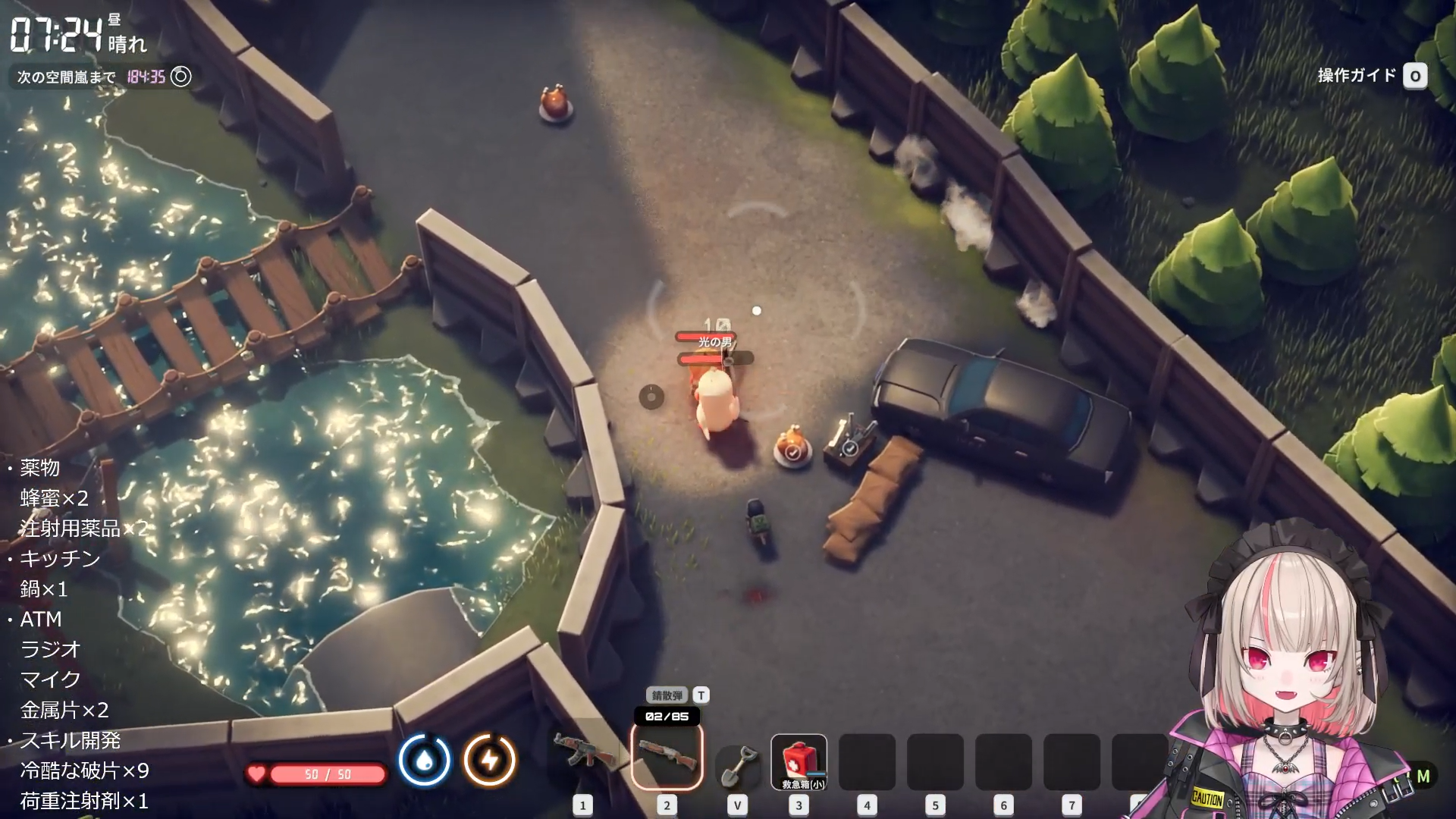Image resolution: width=1456 pixels, height=819 pixels.
Task: Switch ammo type via 霰散弾 label
Action: point(667,695)
